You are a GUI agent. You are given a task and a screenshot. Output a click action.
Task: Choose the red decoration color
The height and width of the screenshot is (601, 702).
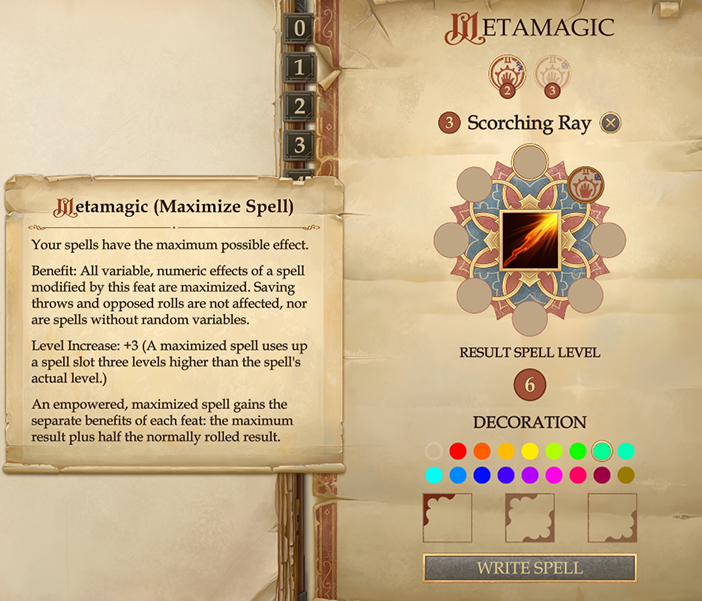tap(458, 451)
